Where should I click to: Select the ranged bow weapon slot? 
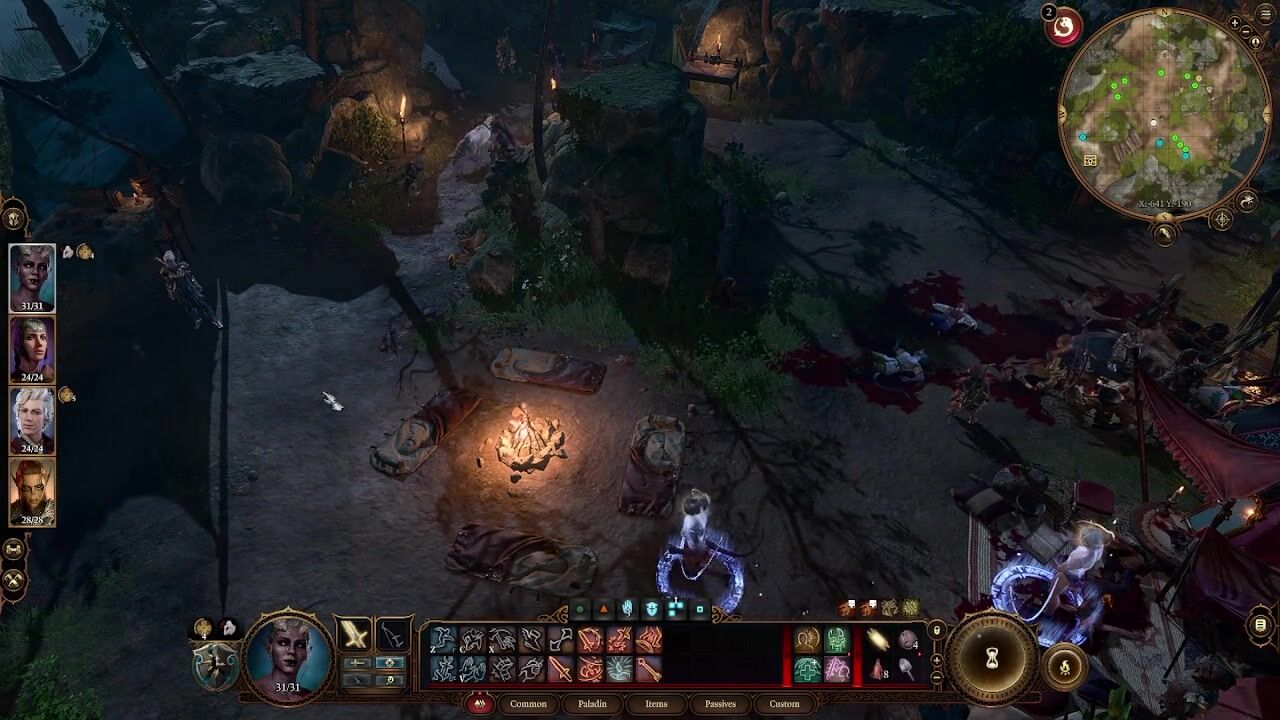coord(393,634)
